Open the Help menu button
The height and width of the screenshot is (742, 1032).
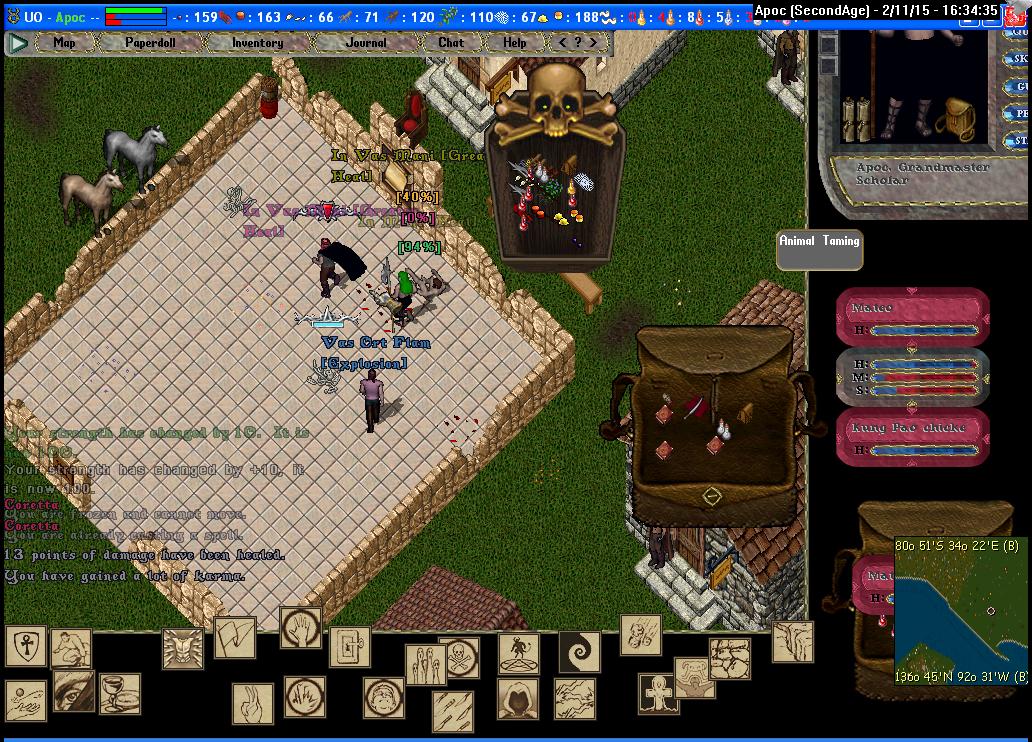[514, 43]
